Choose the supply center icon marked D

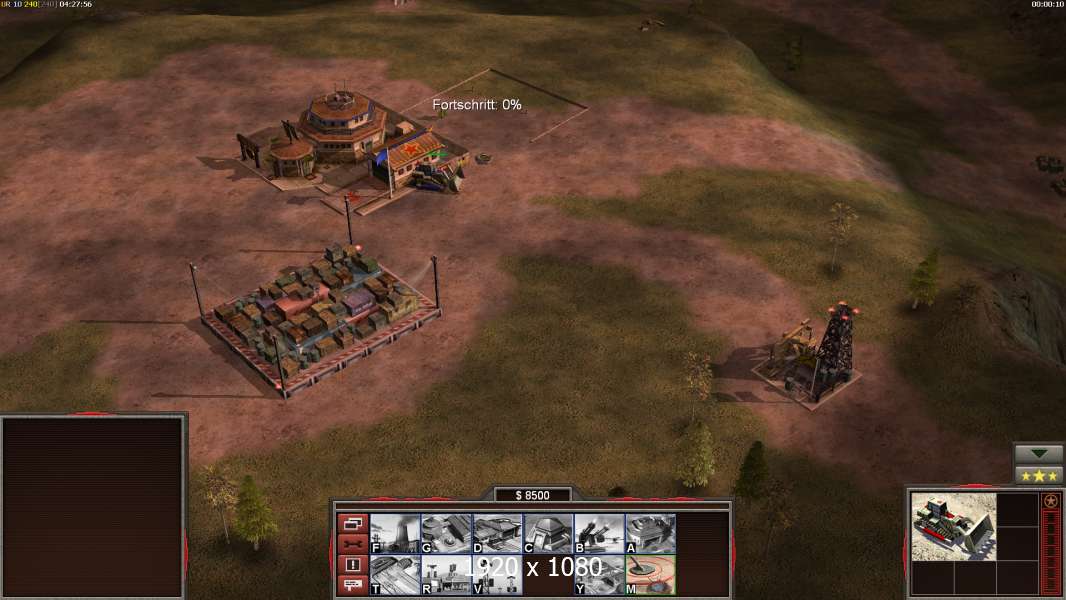click(497, 533)
